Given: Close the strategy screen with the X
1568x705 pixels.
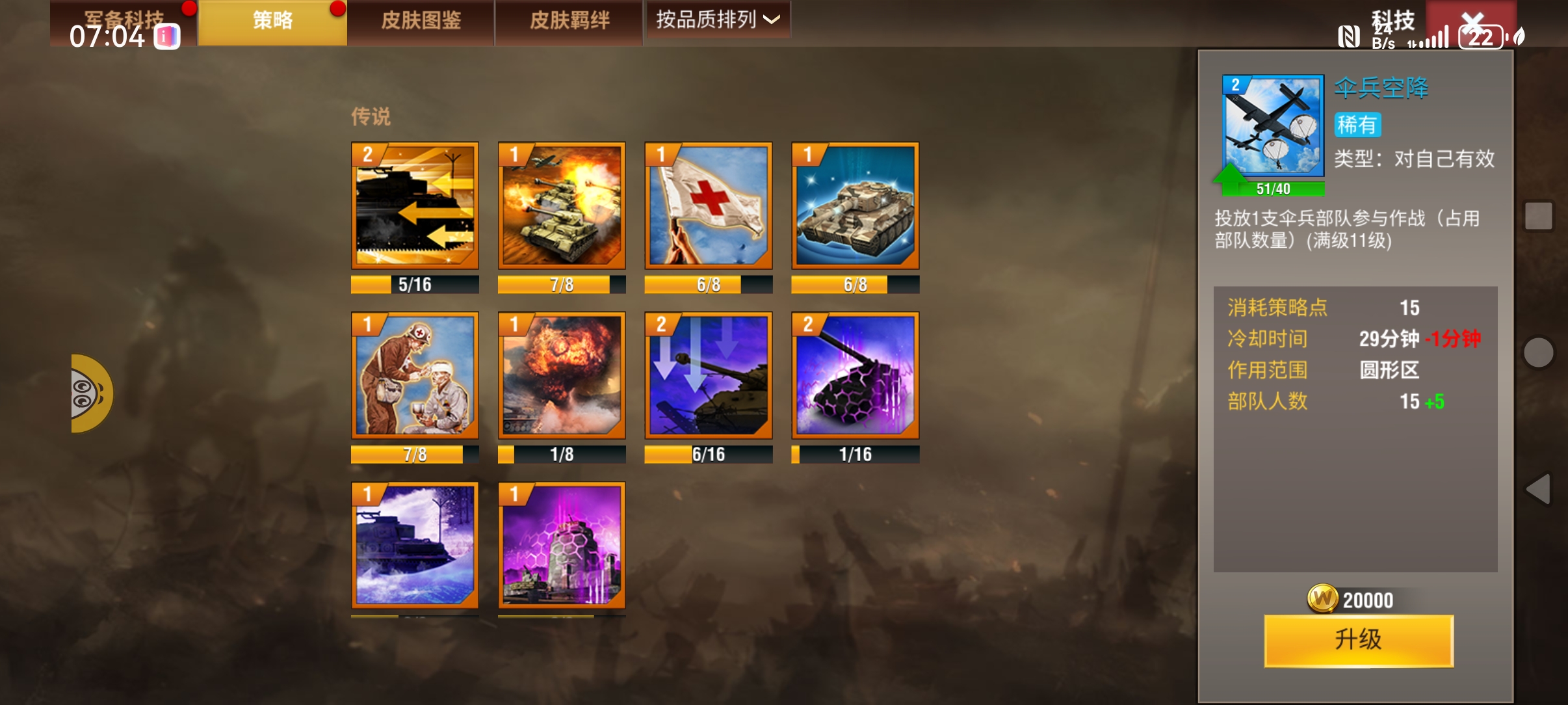Looking at the screenshot, I should point(1472,23).
